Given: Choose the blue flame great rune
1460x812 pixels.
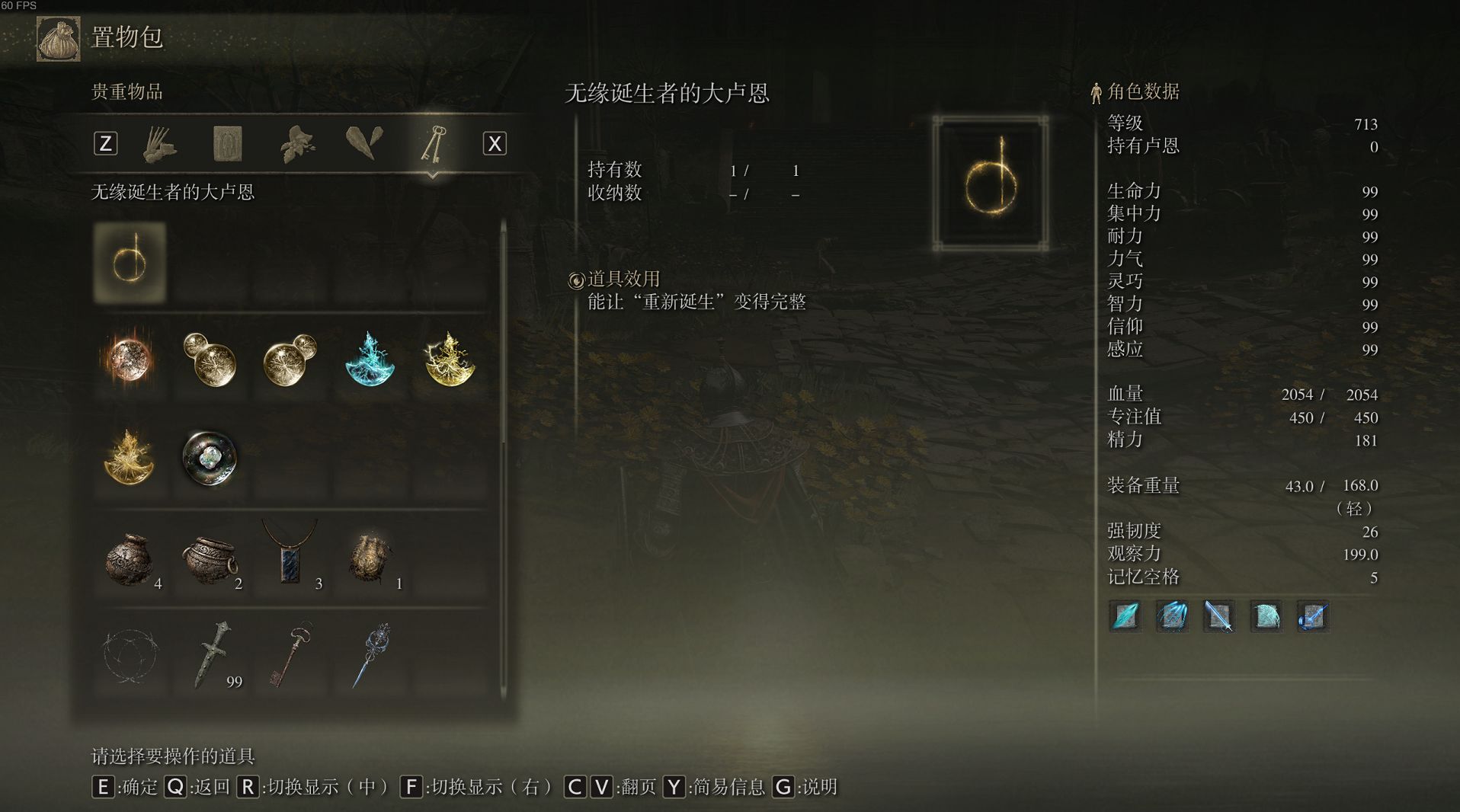Looking at the screenshot, I should click(370, 360).
